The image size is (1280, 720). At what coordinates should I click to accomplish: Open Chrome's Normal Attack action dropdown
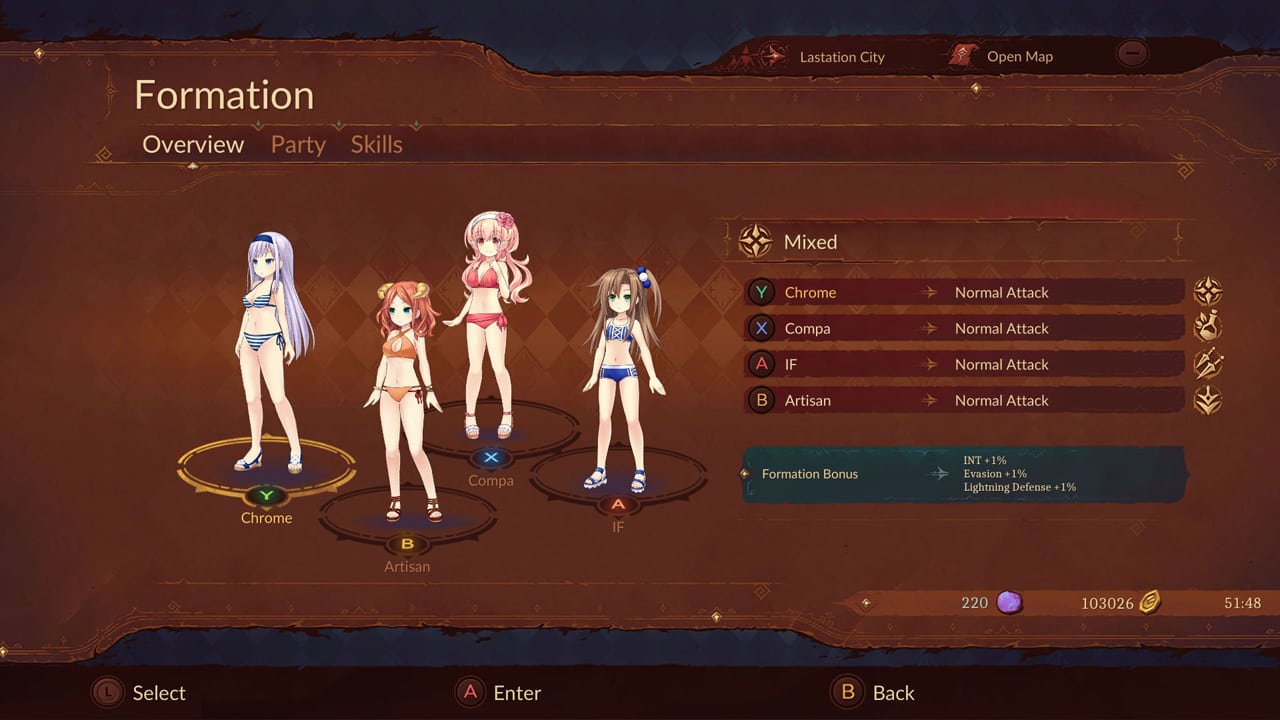(x=1002, y=292)
